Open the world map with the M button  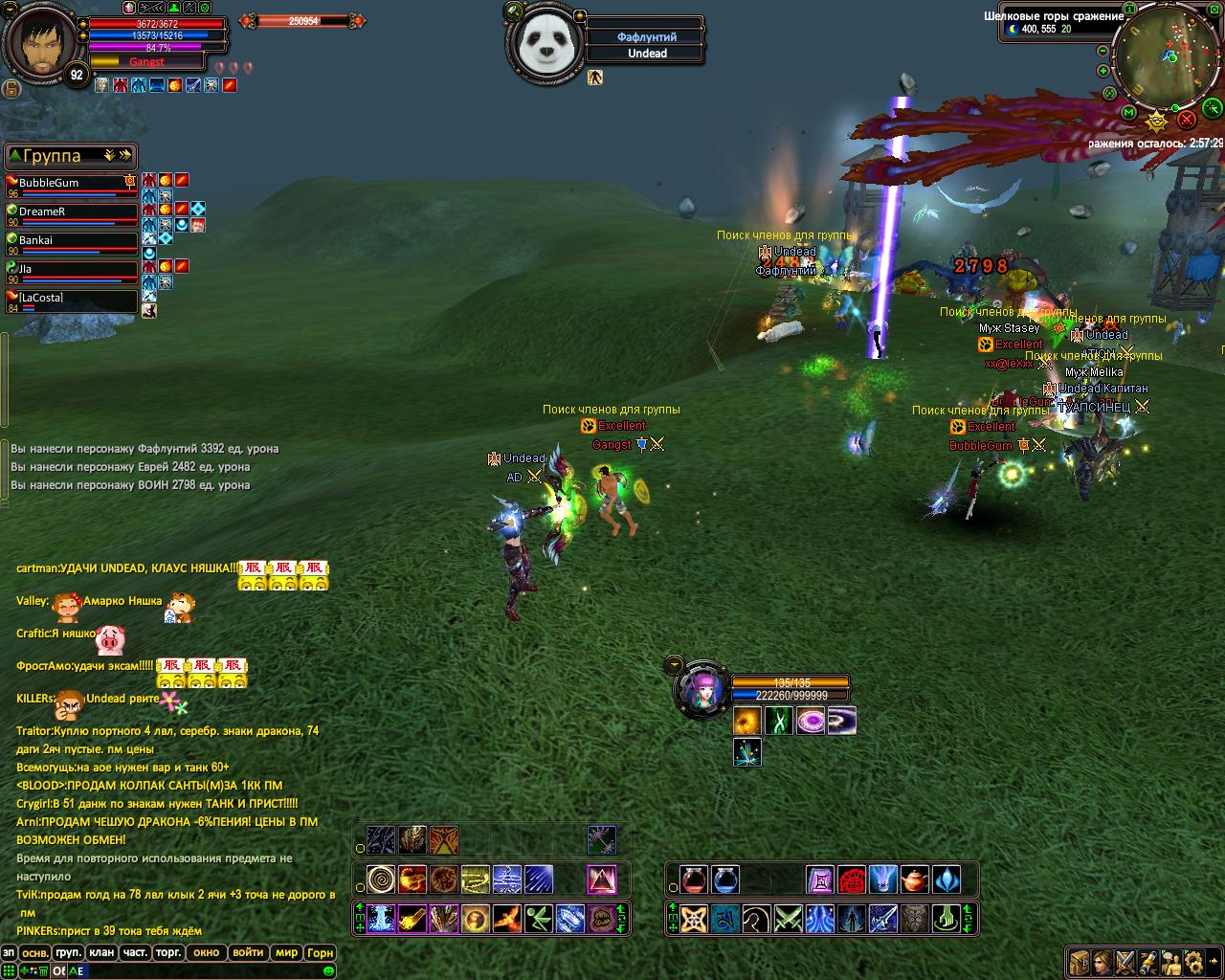(x=1128, y=114)
